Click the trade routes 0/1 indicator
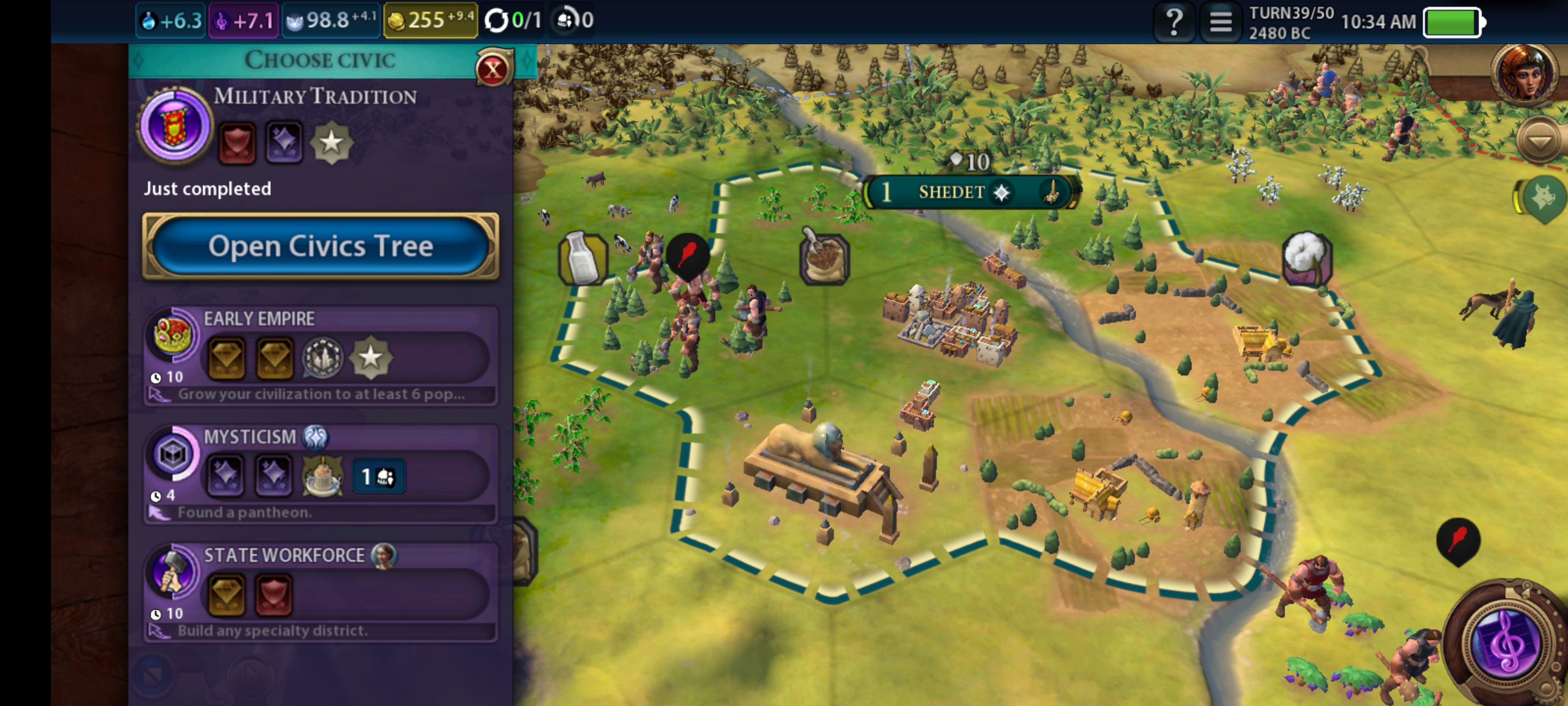1568x706 pixels. click(513, 21)
